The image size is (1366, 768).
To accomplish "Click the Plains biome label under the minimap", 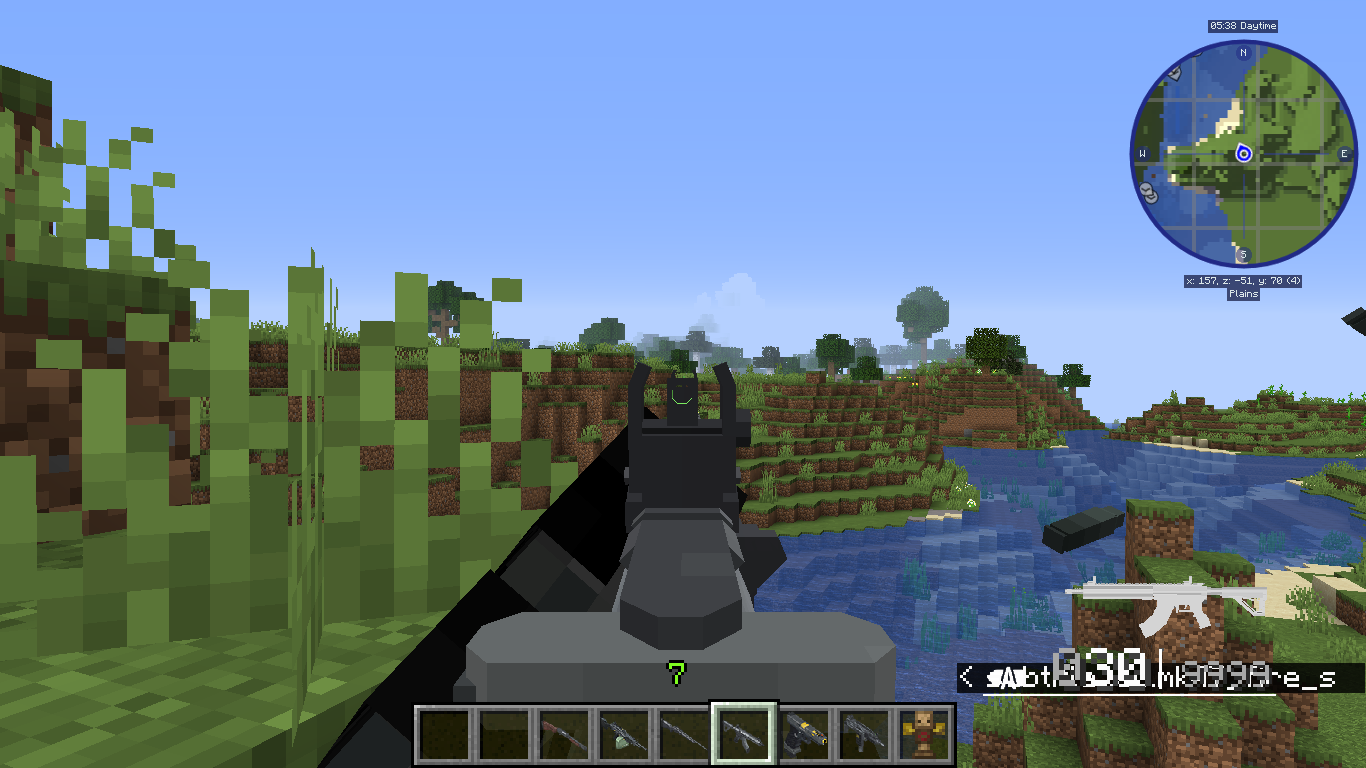I will (x=1243, y=293).
